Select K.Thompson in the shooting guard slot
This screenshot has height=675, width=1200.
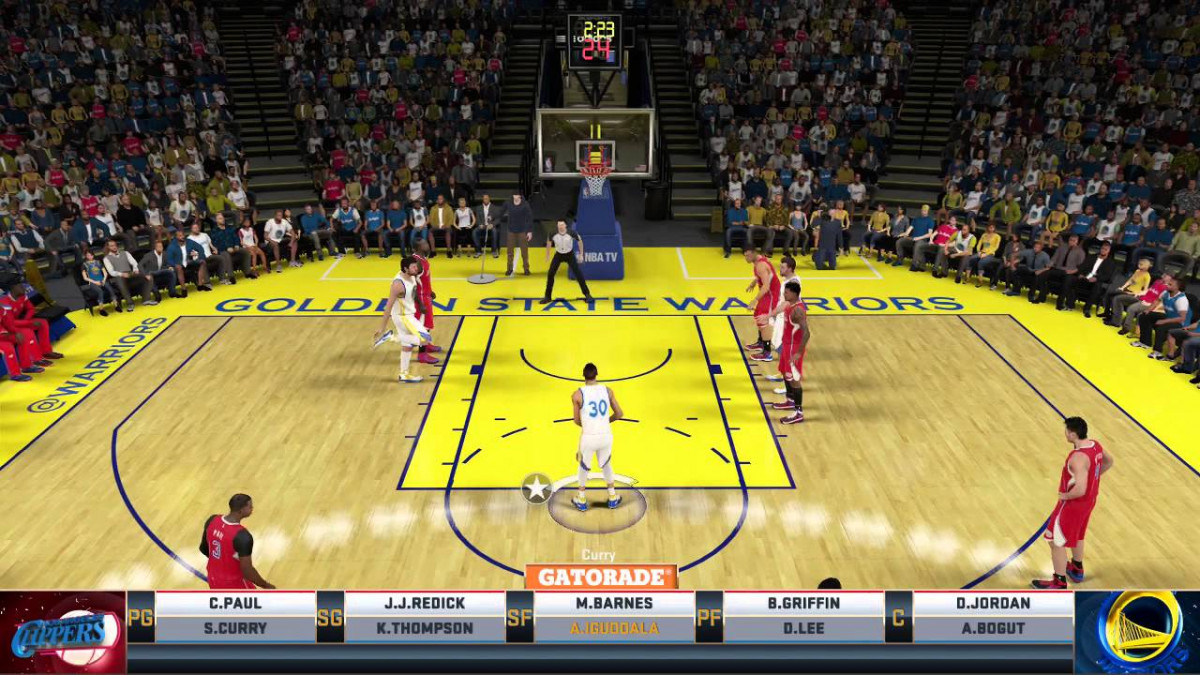[x=425, y=629]
